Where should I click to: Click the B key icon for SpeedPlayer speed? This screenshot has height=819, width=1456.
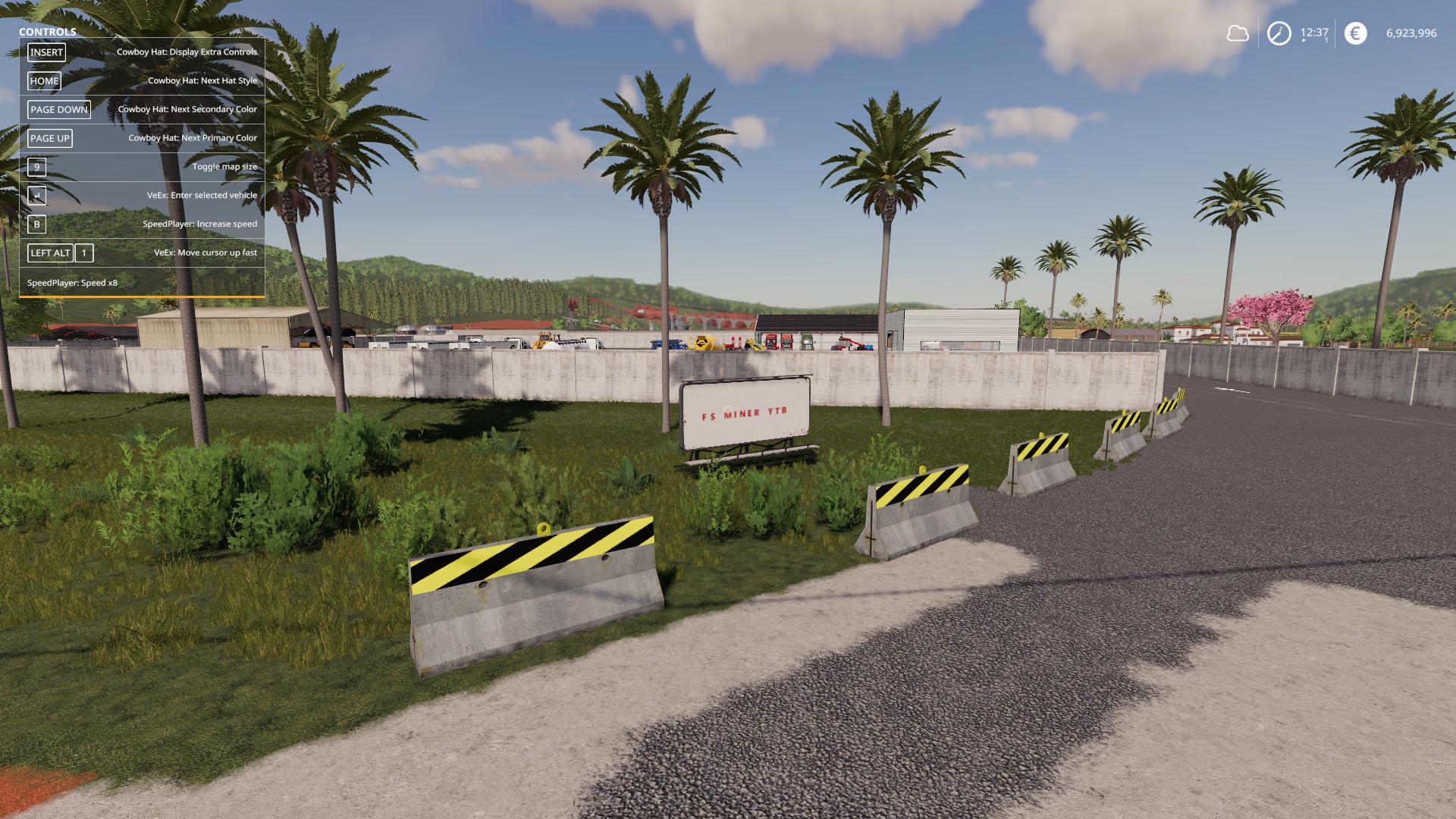36,224
